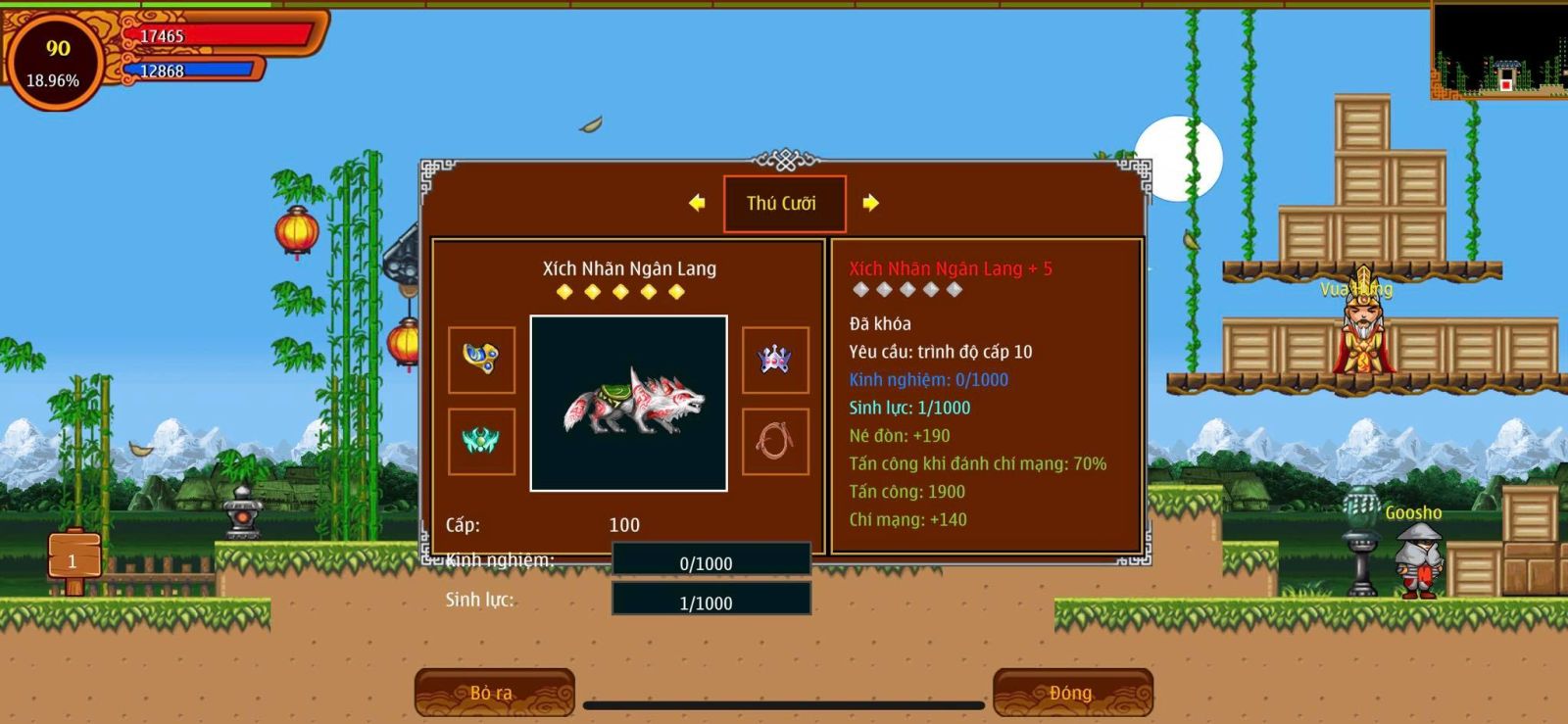Viewport: 1568px width, 724px height.
Task: Click the Xích Nhãn Ngân Lang wolf portrait
Action: pos(628,403)
